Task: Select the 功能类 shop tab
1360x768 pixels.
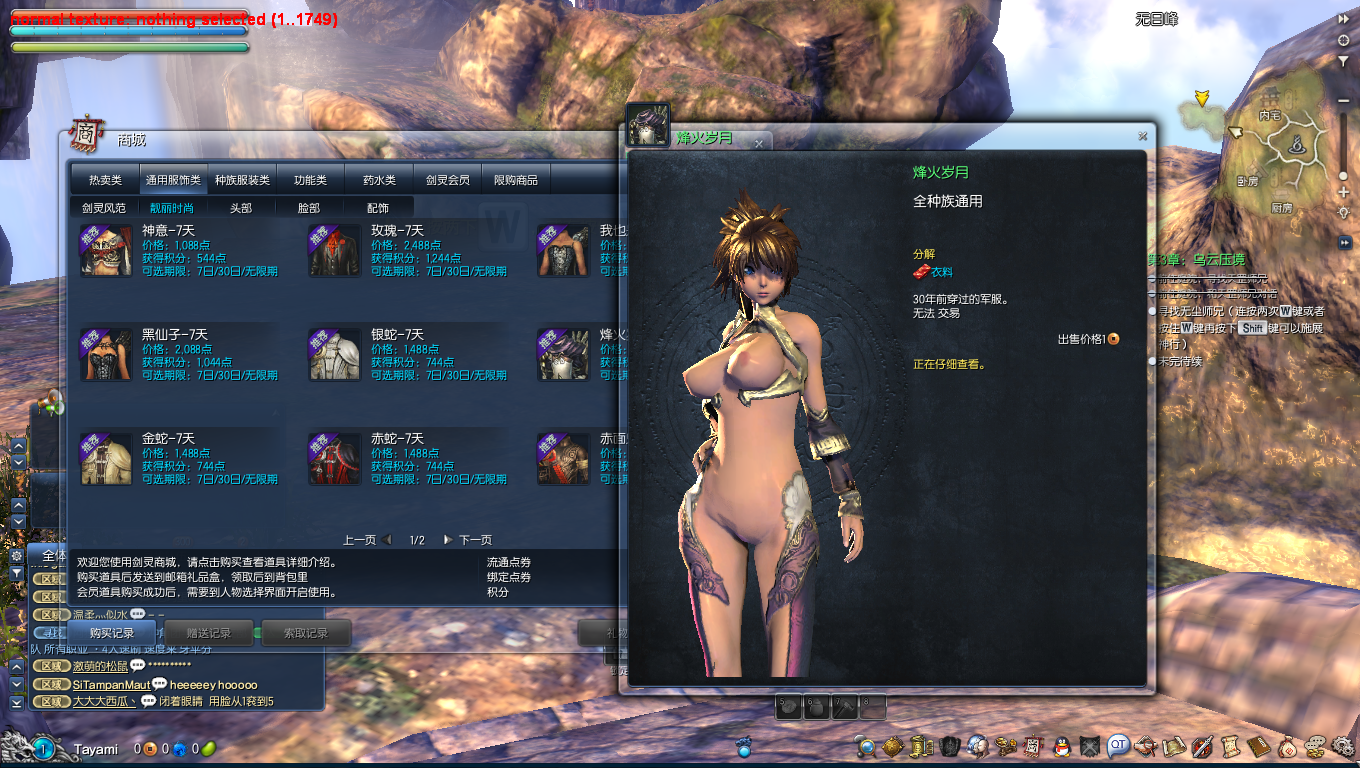Action: (310, 180)
